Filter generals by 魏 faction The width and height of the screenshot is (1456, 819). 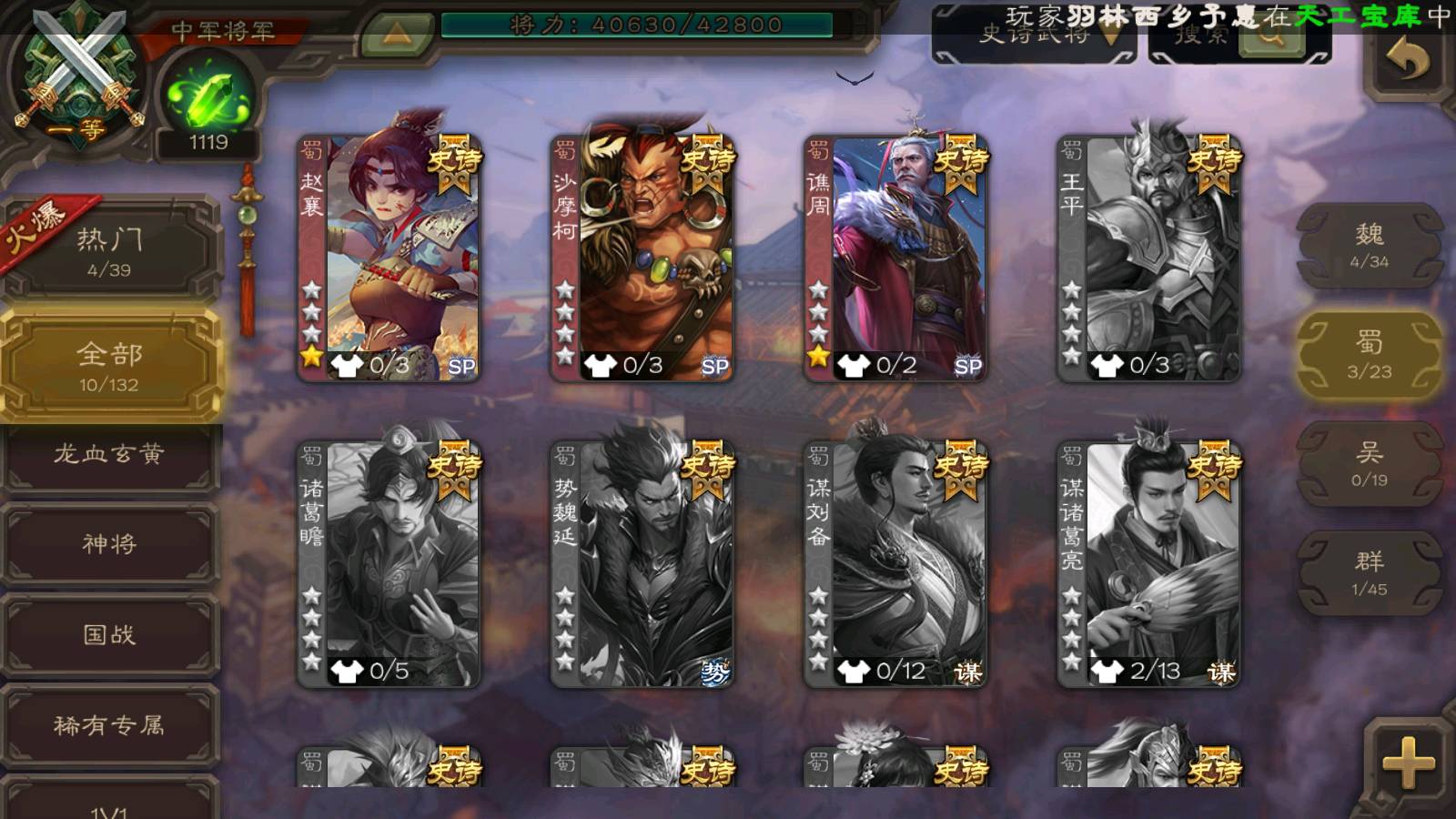1369,246
